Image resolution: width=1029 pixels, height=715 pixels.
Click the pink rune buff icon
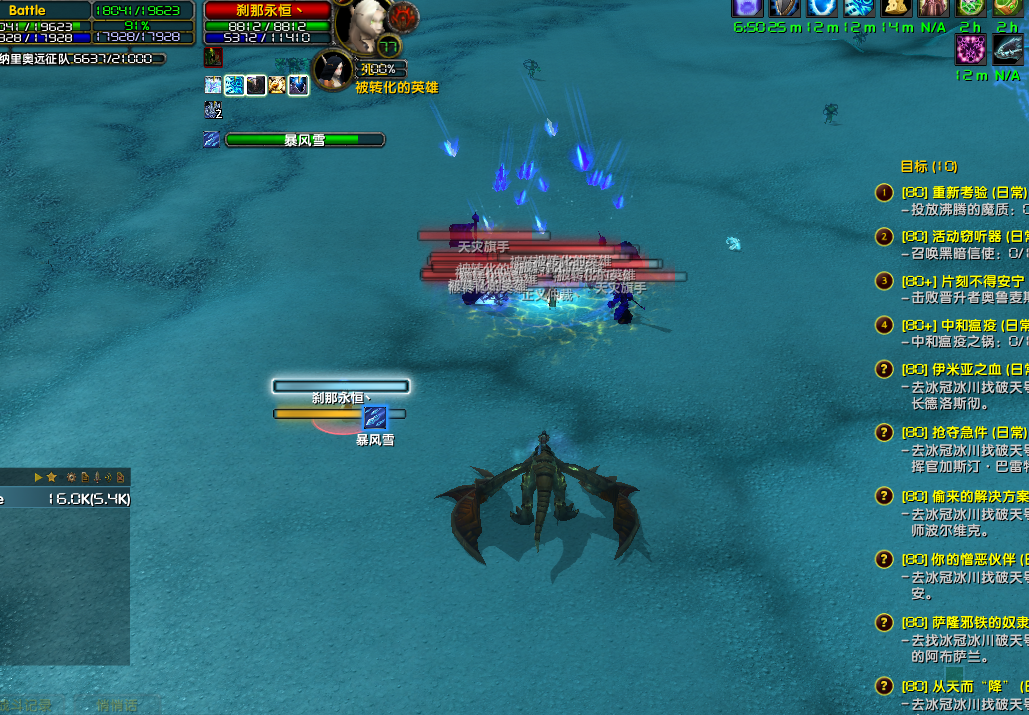pos(971,49)
